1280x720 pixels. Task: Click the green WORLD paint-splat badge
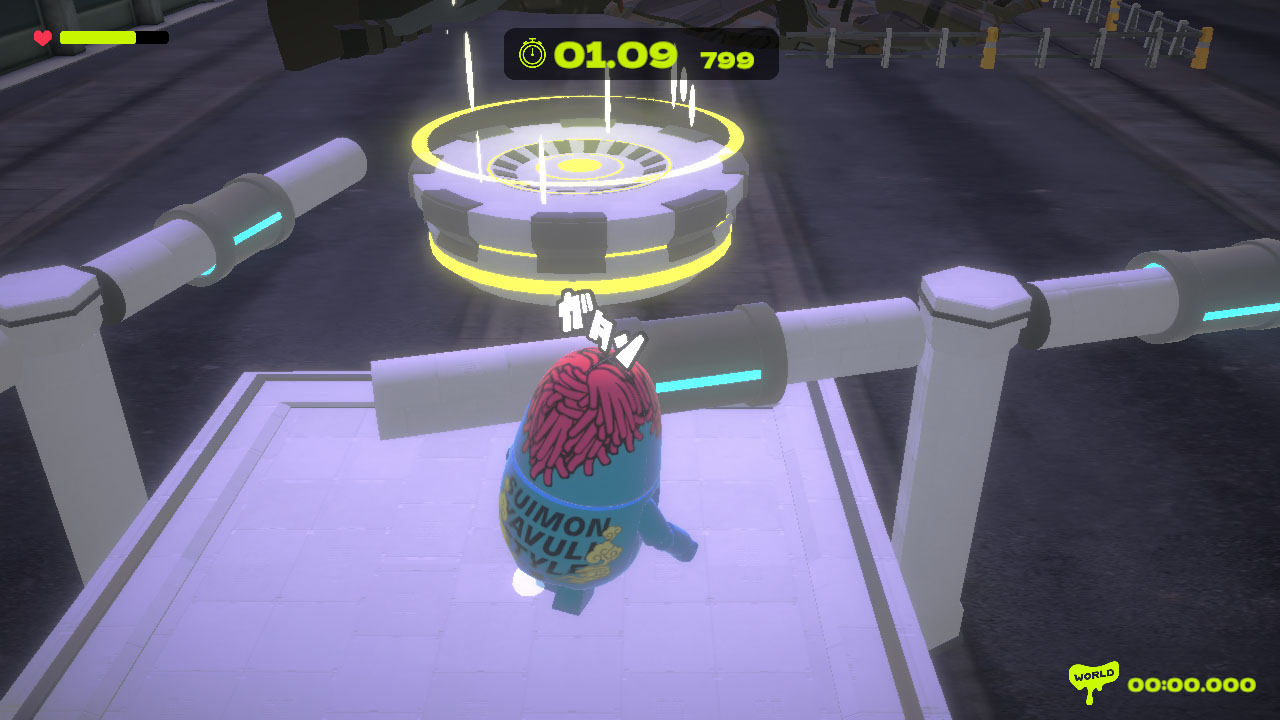pyautogui.click(x=1092, y=675)
